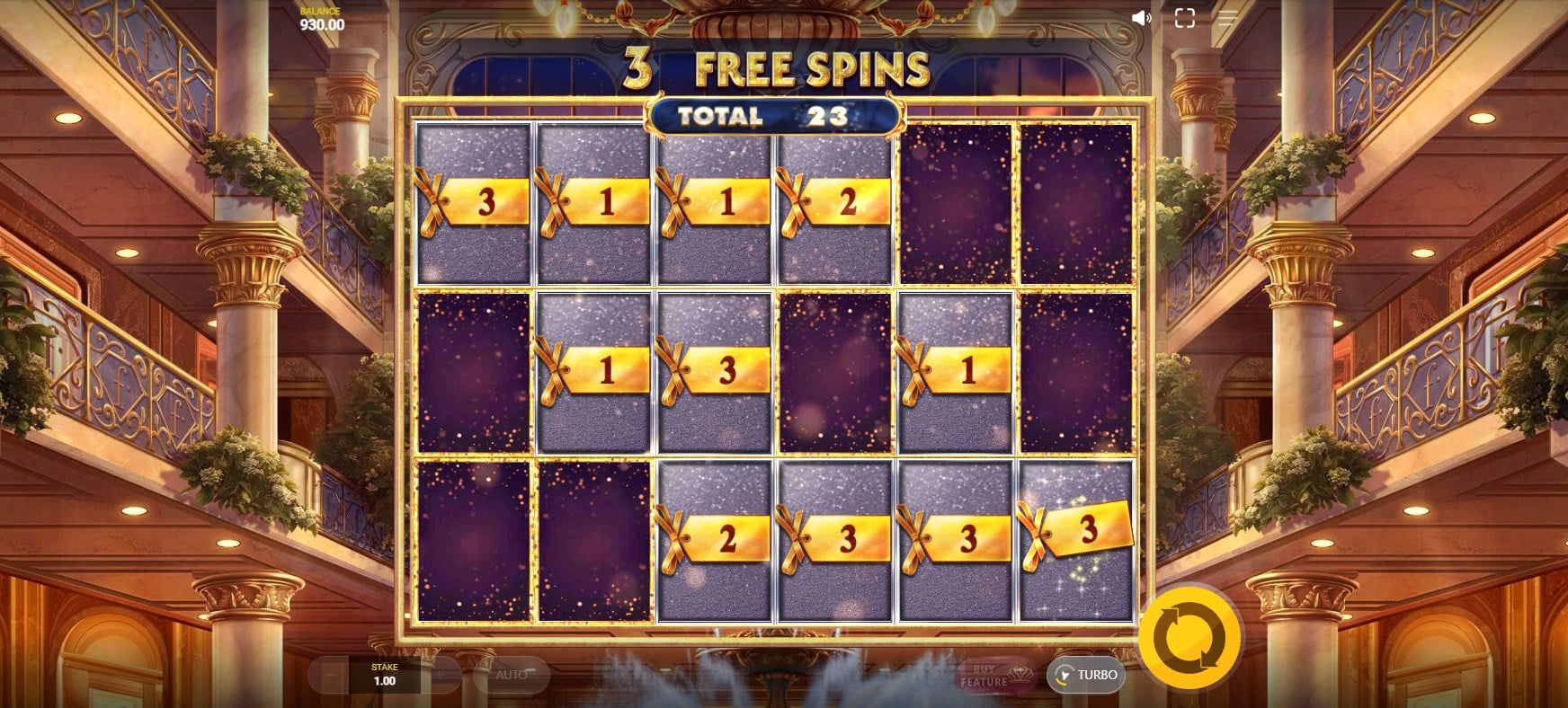Image resolution: width=1568 pixels, height=708 pixels.
Task: Enter fullscreen mode
Action: click(x=1184, y=19)
